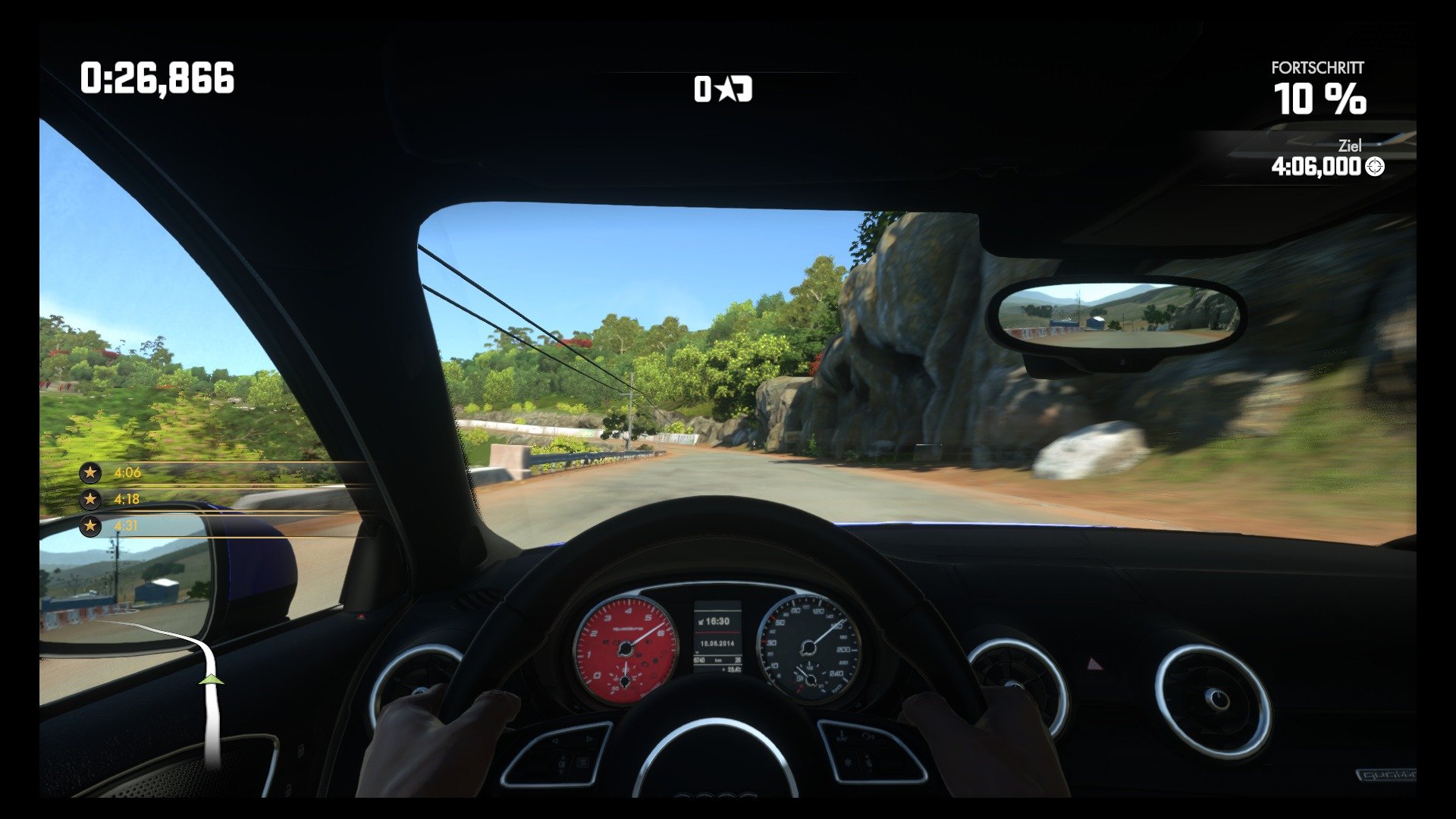The width and height of the screenshot is (1456, 819).
Task: Select the star counter at top center
Action: [x=723, y=90]
